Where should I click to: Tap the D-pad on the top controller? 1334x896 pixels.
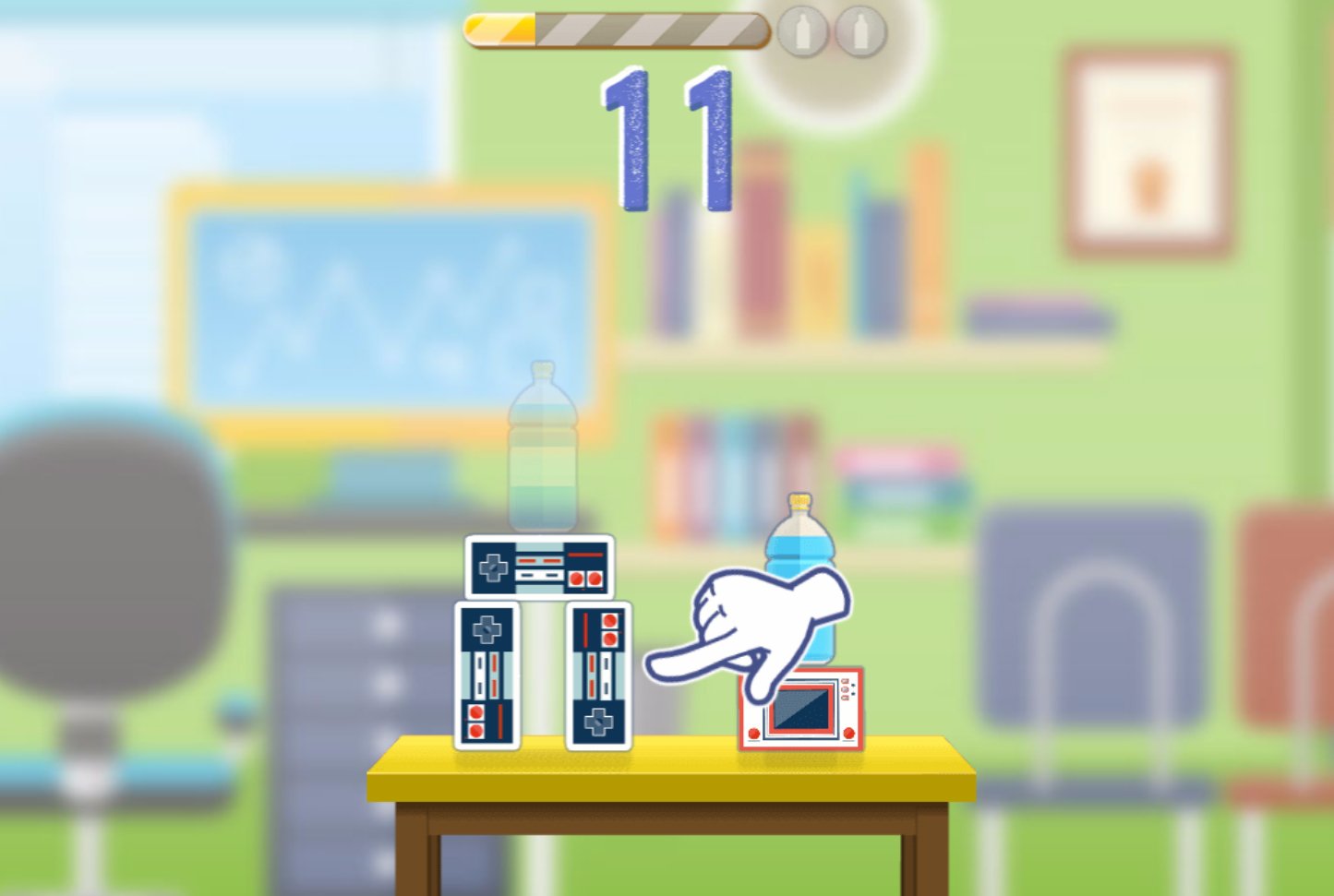point(495,565)
